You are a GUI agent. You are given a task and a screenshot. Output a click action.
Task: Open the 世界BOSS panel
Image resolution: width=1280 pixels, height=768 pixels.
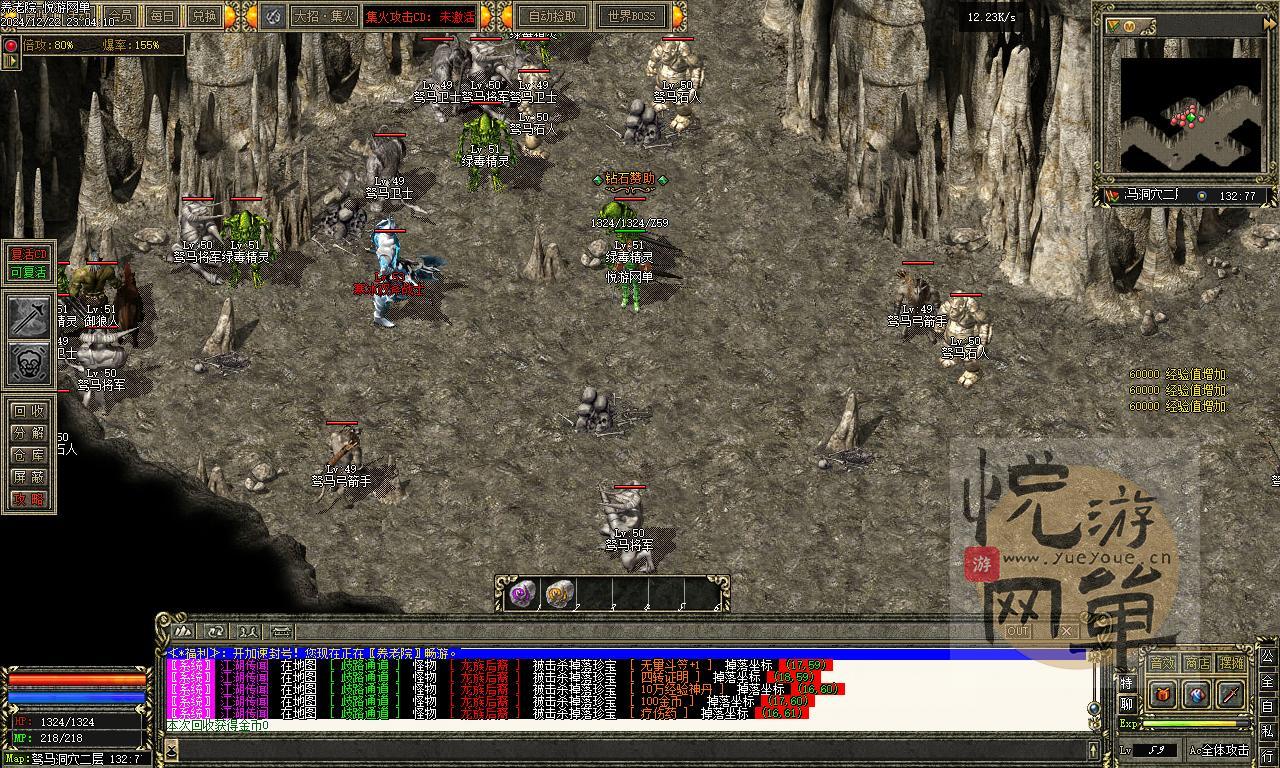(x=632, y=16)
